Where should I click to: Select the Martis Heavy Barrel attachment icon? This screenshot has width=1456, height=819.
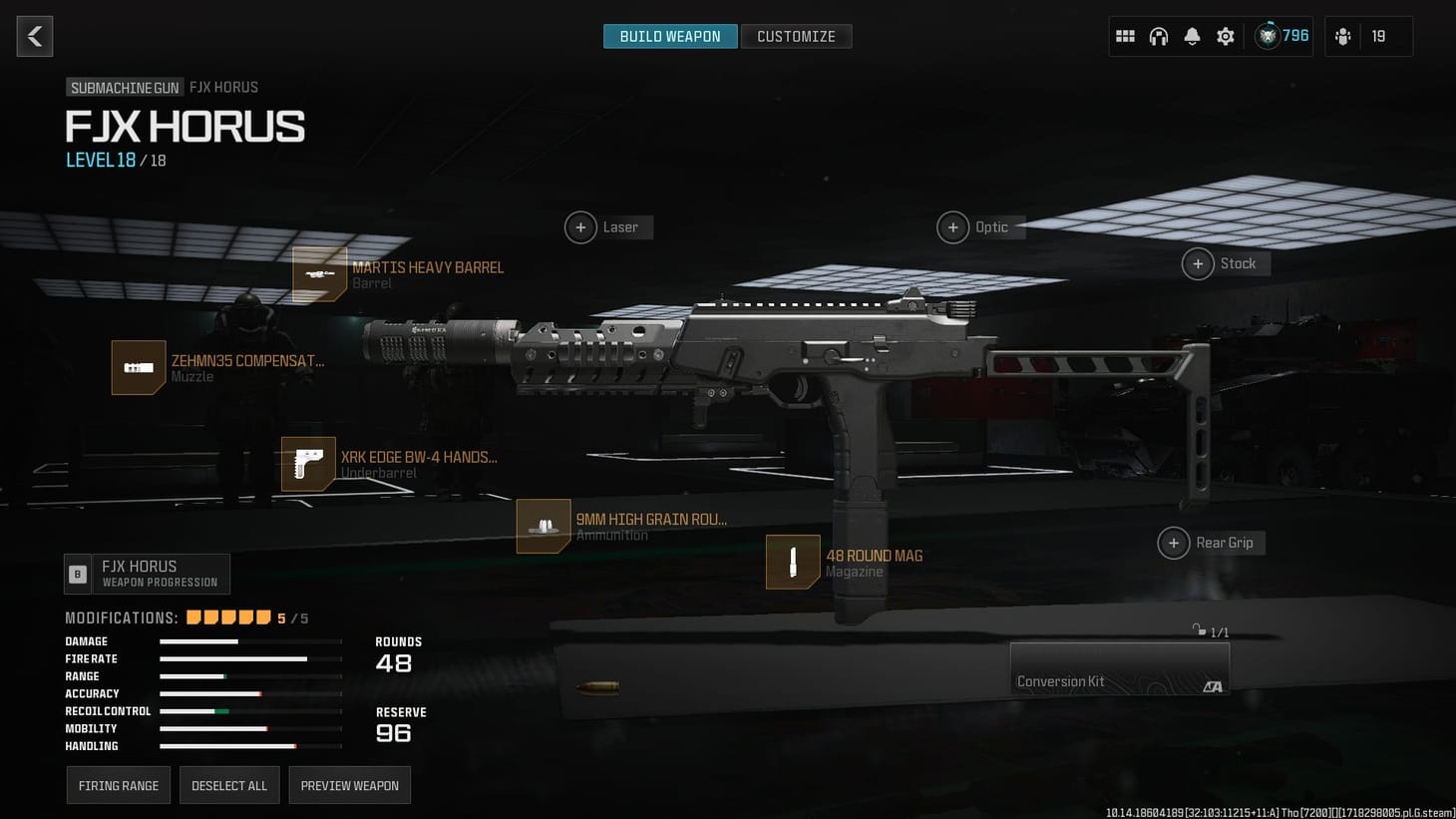[319, 273]
